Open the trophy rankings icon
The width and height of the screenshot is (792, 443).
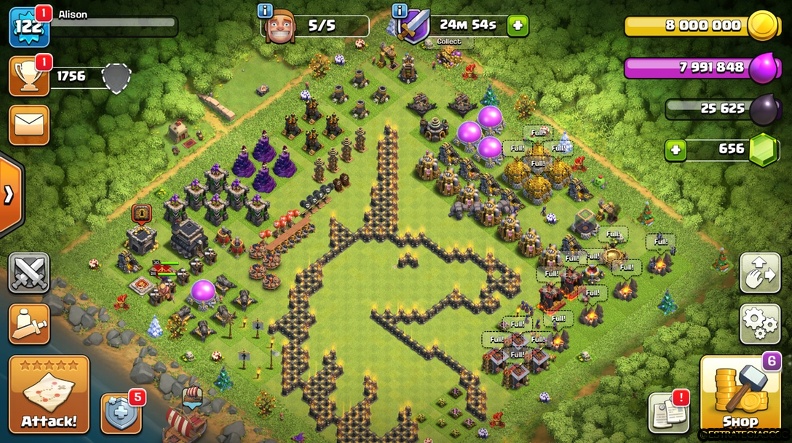pos(29,76)
